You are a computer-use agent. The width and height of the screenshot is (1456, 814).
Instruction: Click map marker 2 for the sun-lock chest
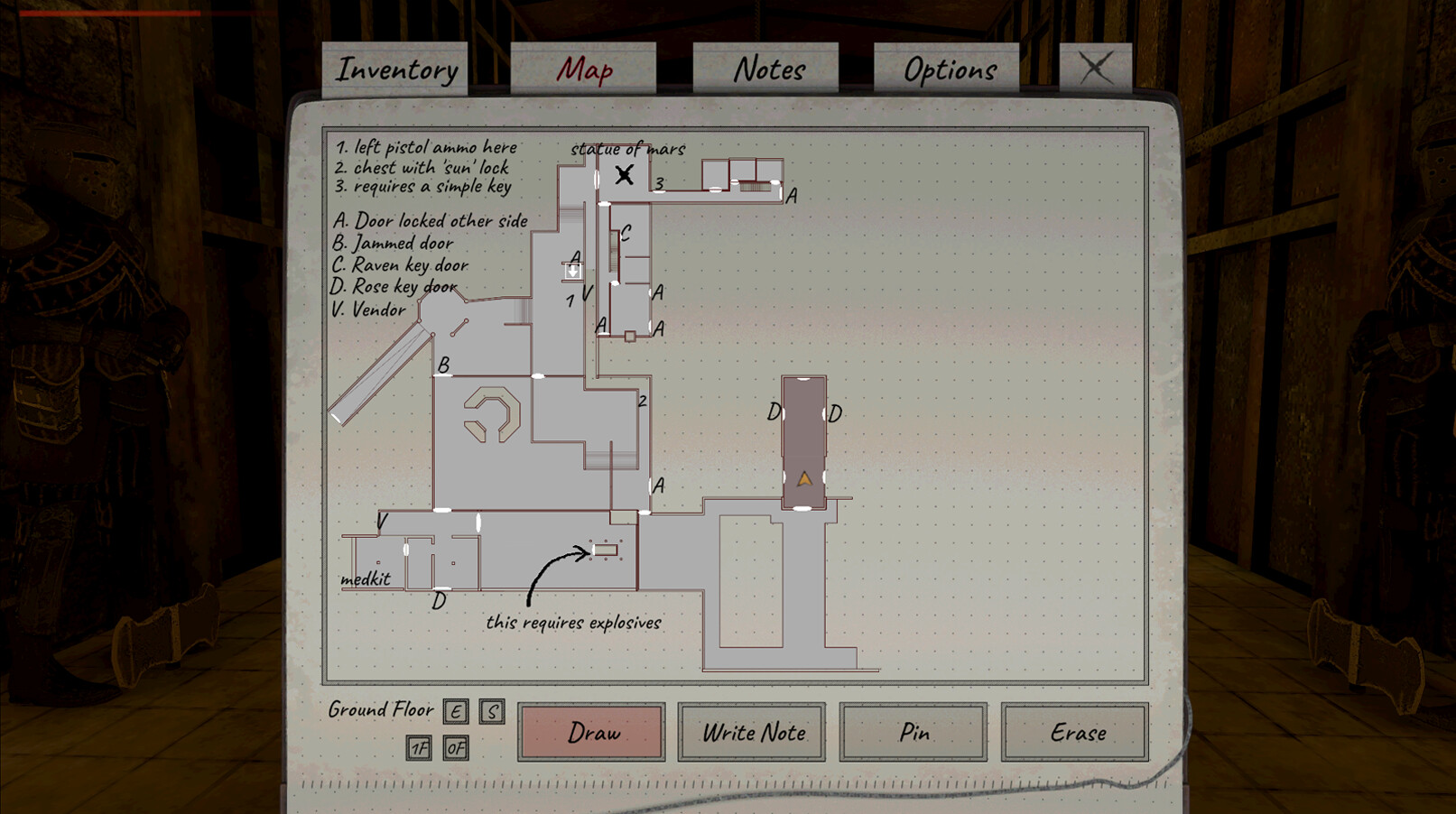[x=643, y=400]
